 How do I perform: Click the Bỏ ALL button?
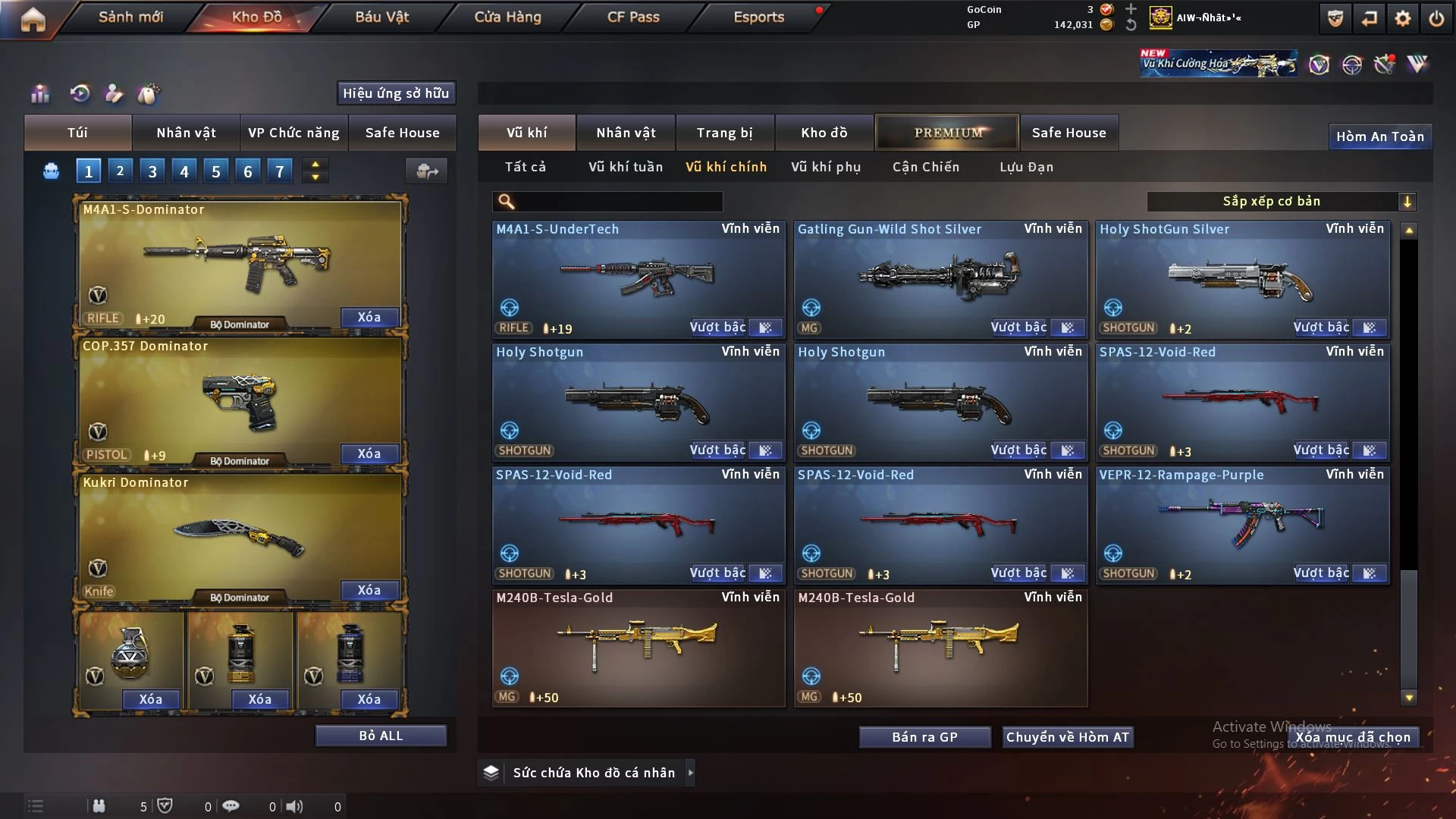coord(381,736)
